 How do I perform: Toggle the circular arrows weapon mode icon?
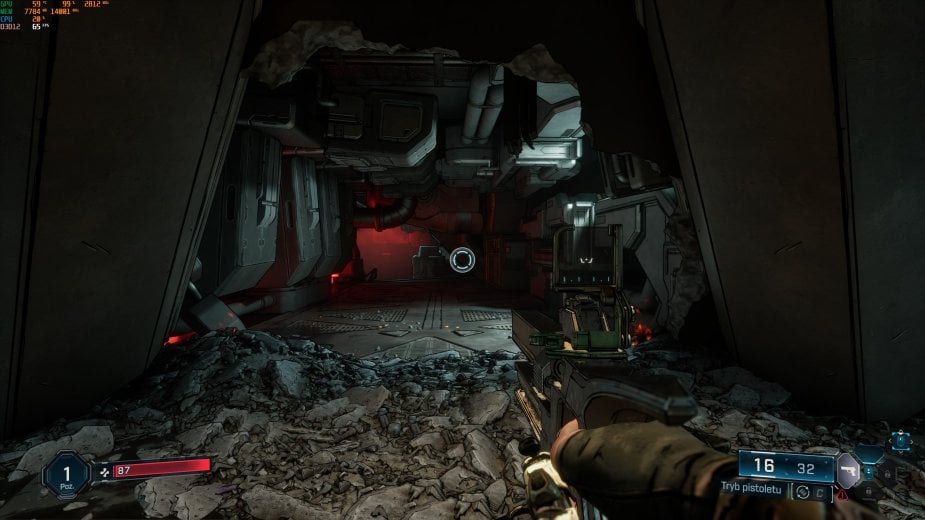803,491
